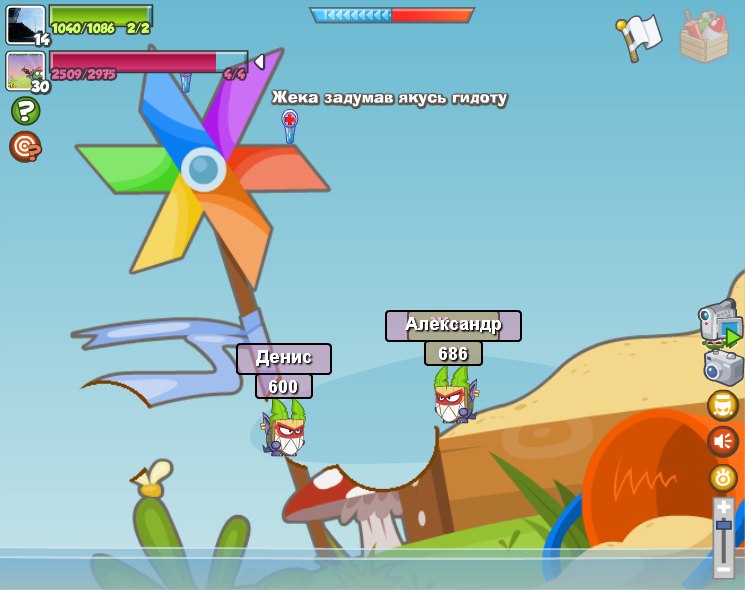The width and height of the screenshot is (745, 590).
Task: Start recording with the video camera icon
Action: 719,323
